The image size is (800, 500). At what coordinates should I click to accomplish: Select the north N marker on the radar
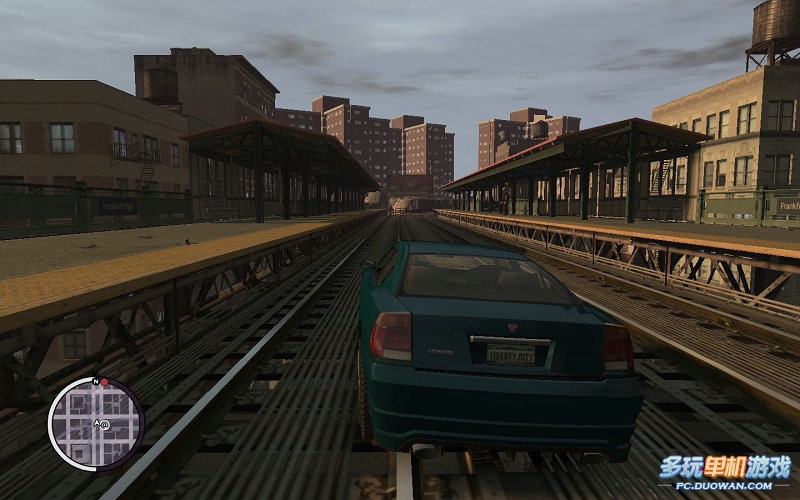[94, 381]
